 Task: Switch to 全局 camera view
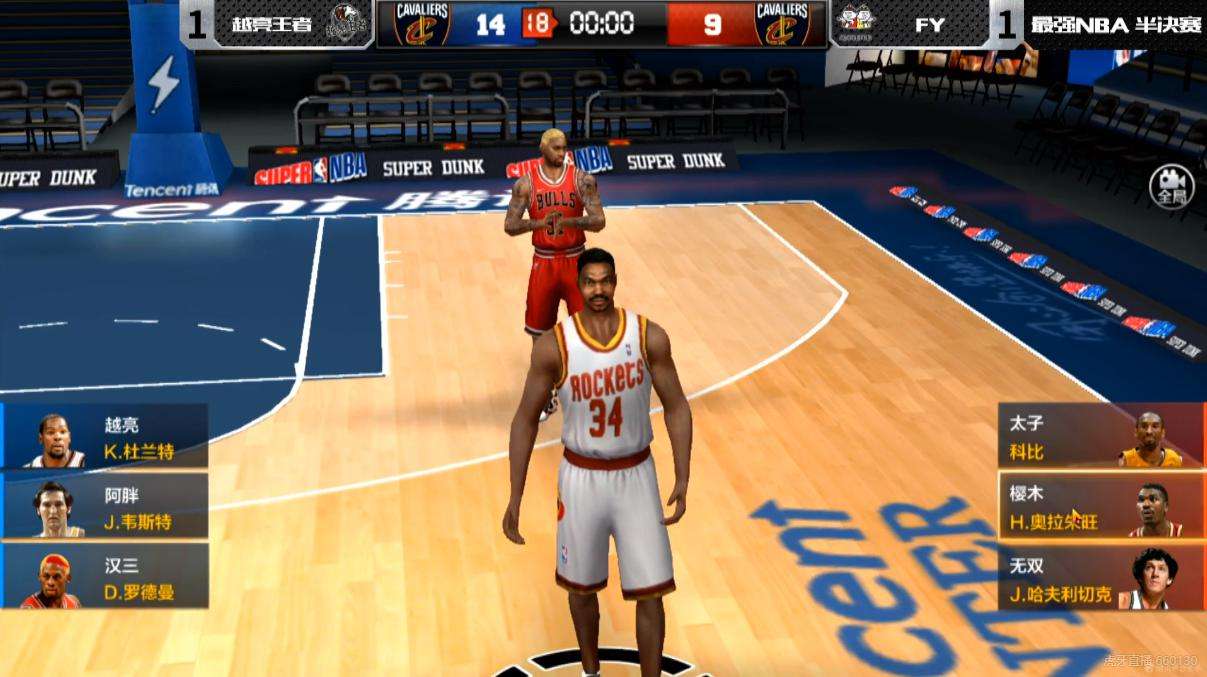click(1170, 185)
